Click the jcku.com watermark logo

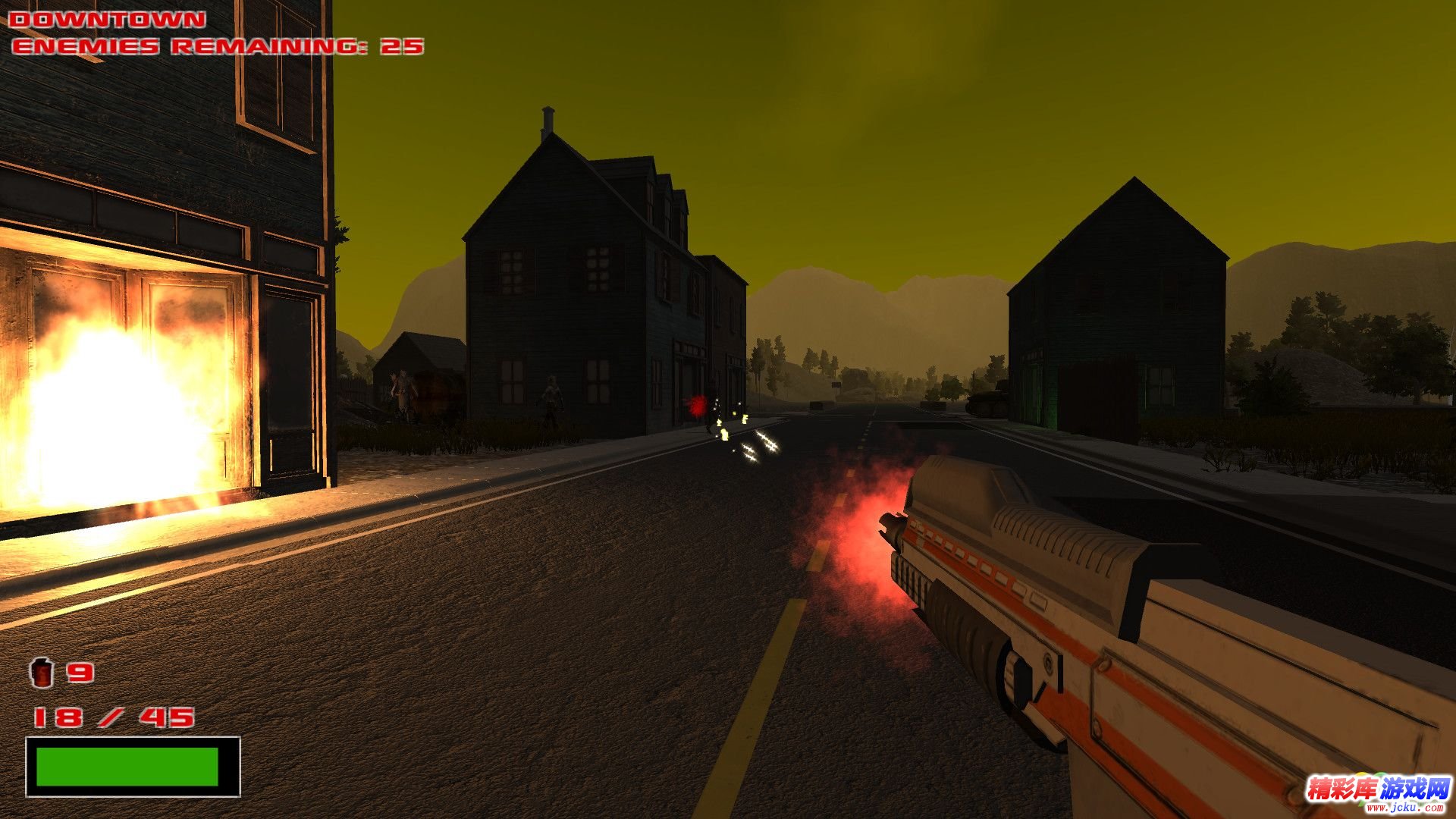[x=1377, y=793]
